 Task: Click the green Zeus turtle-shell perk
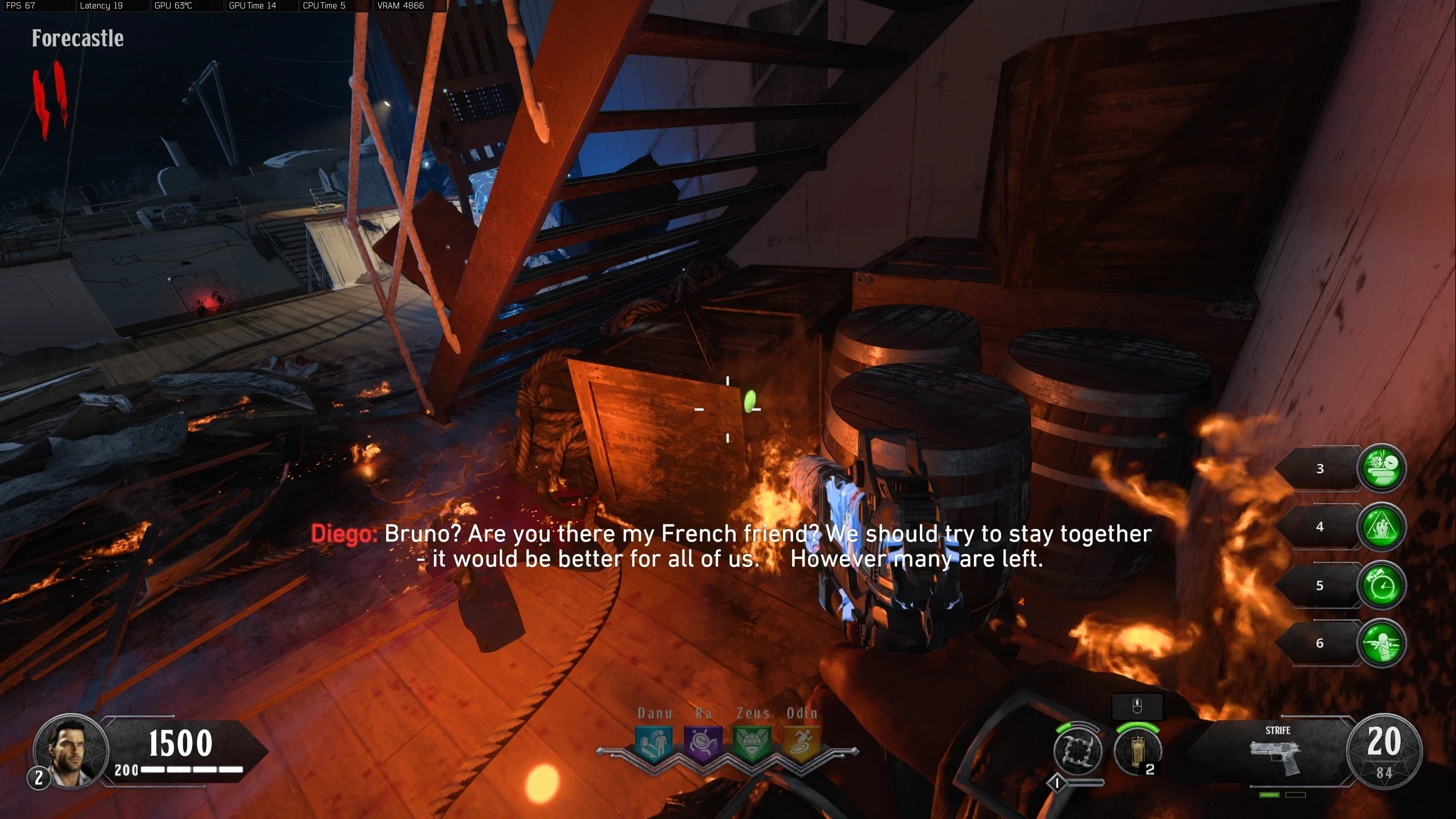coord(752,743)
